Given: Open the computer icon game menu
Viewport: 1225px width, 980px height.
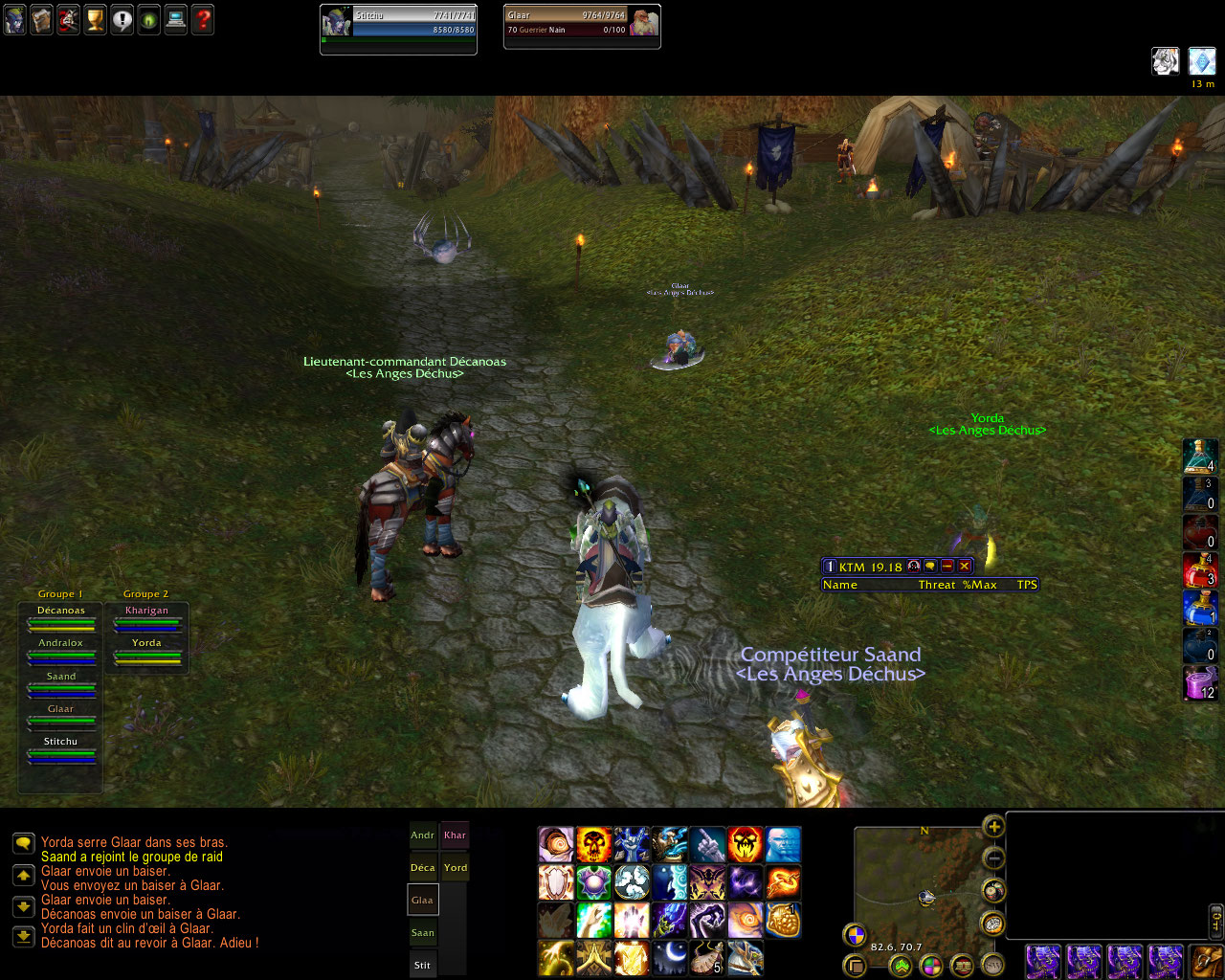Looking at the screenshot, I should (176, 20).
